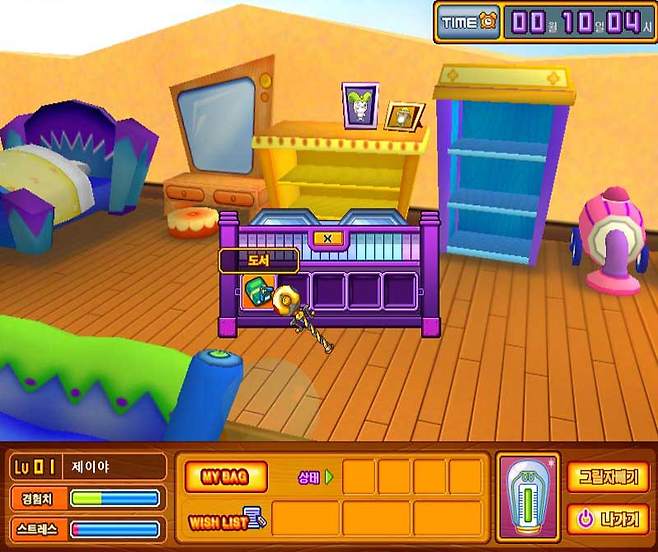Click the 그림자빼기 button
The image size is (658, 552).
pos(607,477)
